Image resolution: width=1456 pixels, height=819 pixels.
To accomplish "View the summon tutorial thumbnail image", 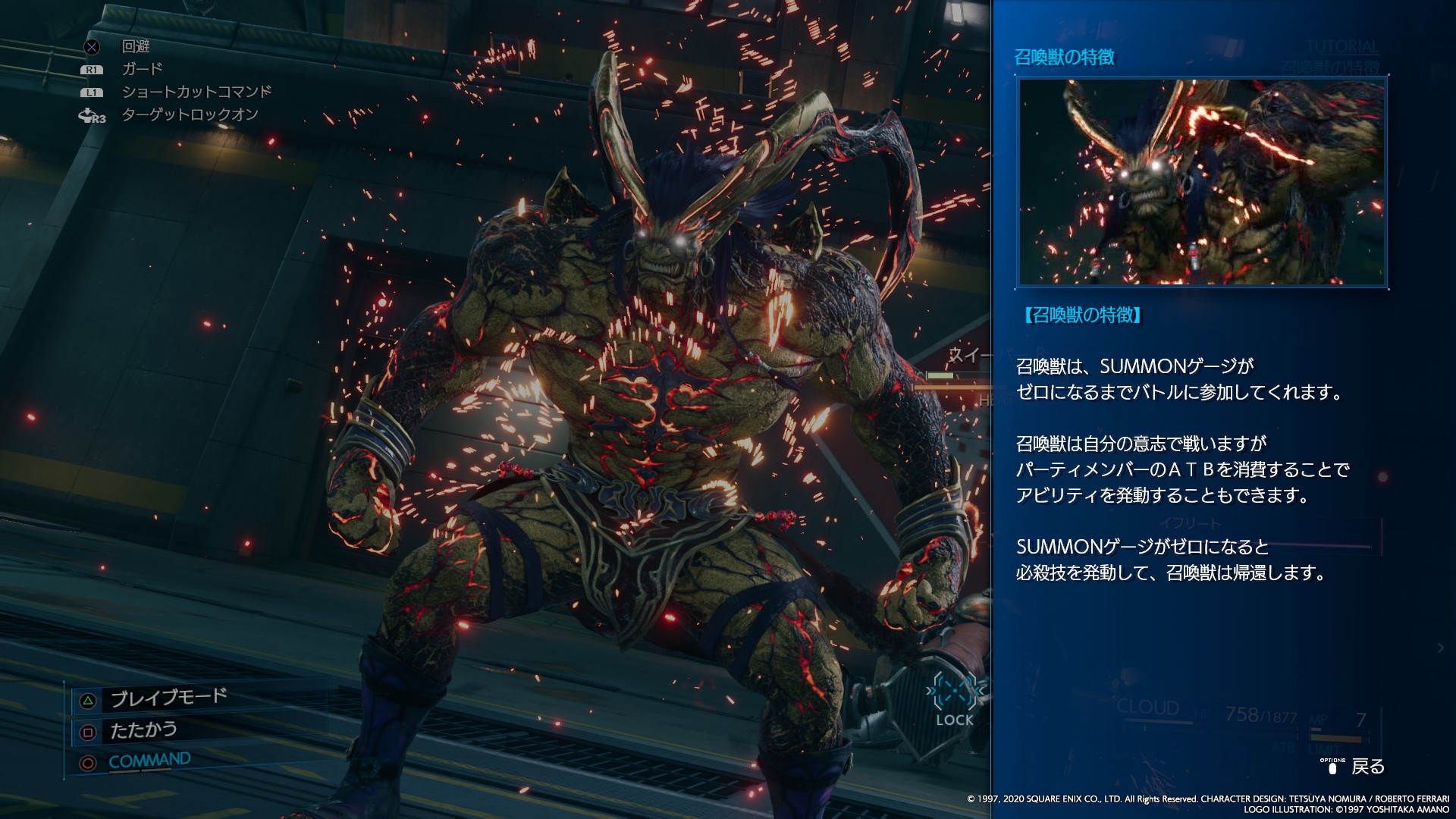I will (1202, 182).
